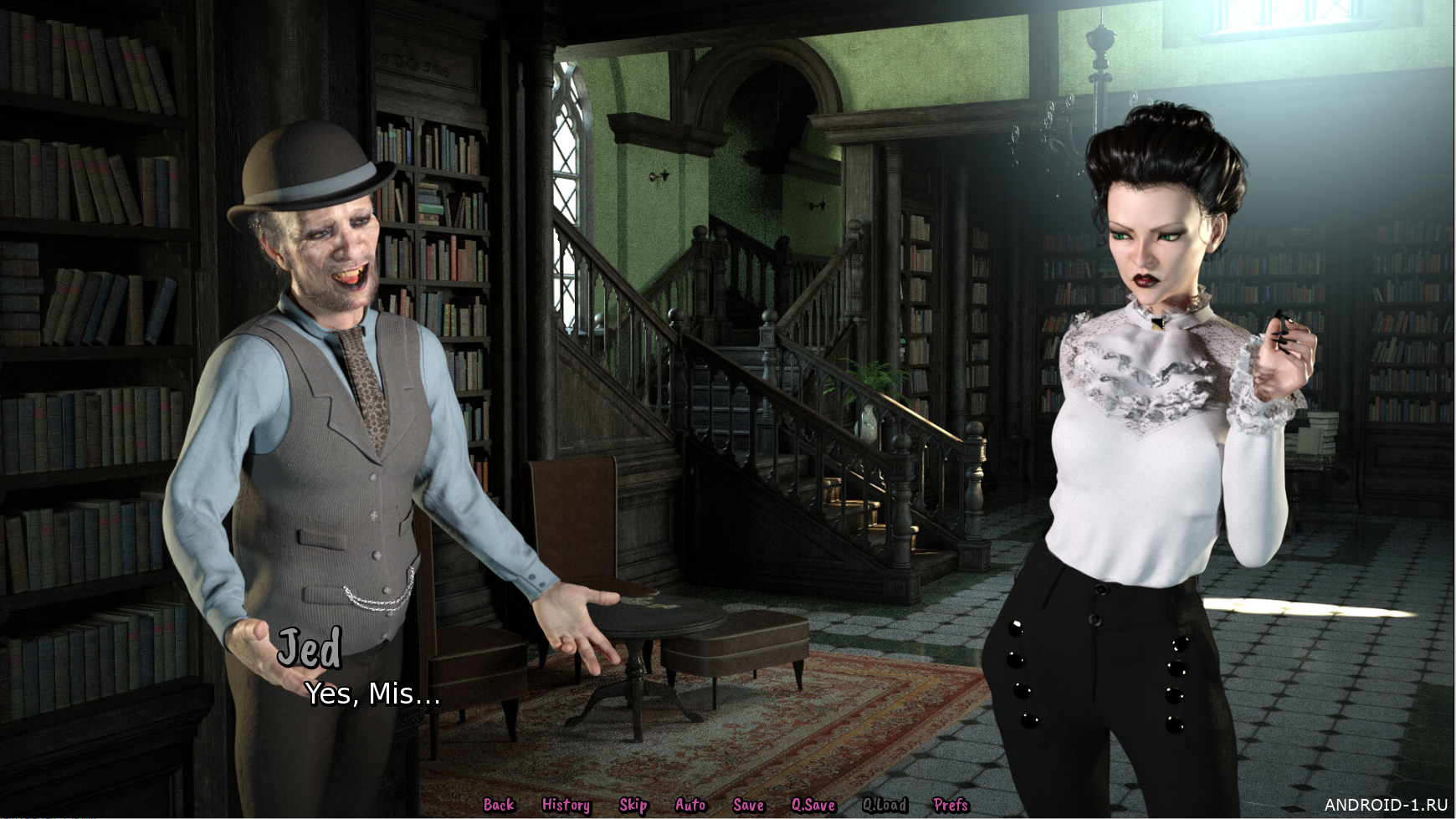Quick load with Q.Load
The image size is (1456, 819).
[884, 805]
